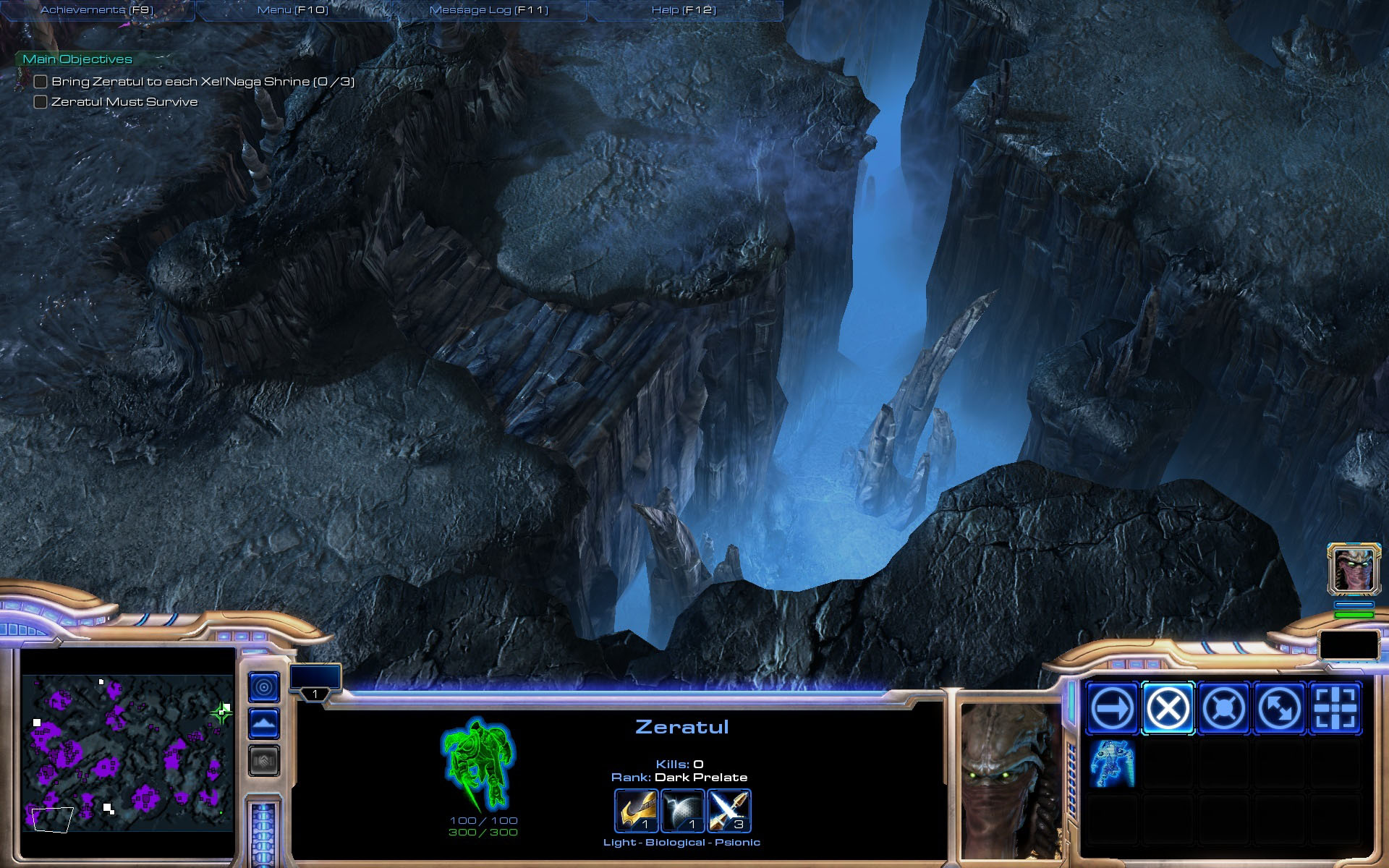Toggle terrain display on minimap
Viewport: 1389px width, 868px height.
(x=264, y=723)
